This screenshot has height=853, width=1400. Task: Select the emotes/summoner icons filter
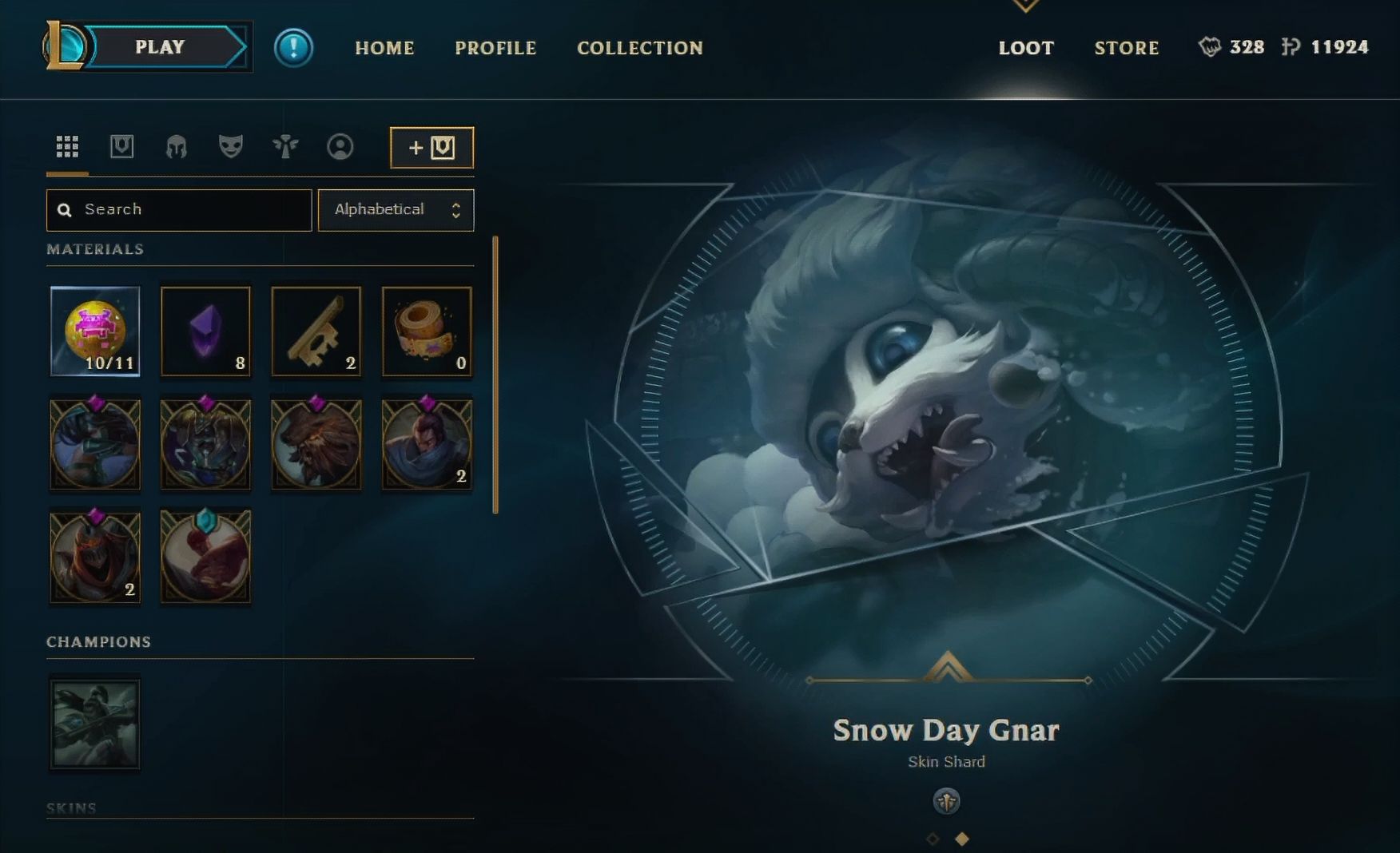(x=341, y=146)
